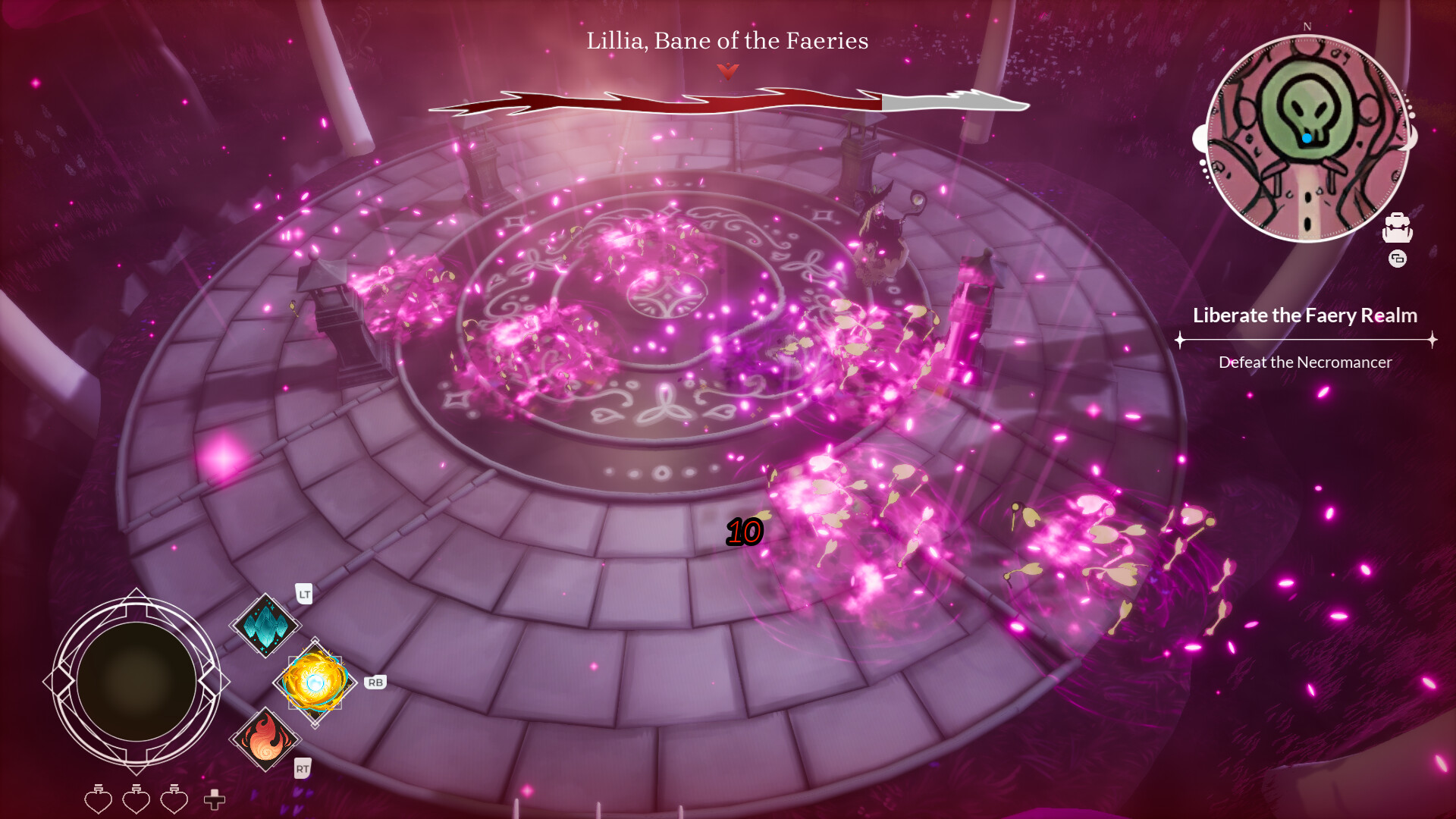Click the plus d-pad icon beside potions
1456x819 pixels.
tap(215, 799)
